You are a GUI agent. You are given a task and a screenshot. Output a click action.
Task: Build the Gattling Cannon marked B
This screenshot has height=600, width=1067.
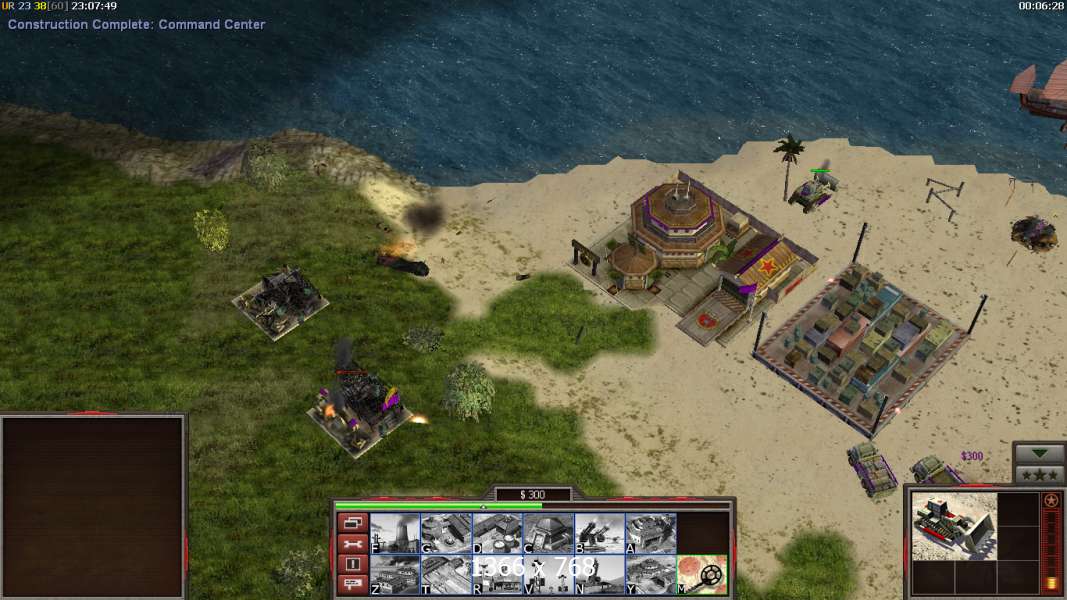click(x=599, y=533)
